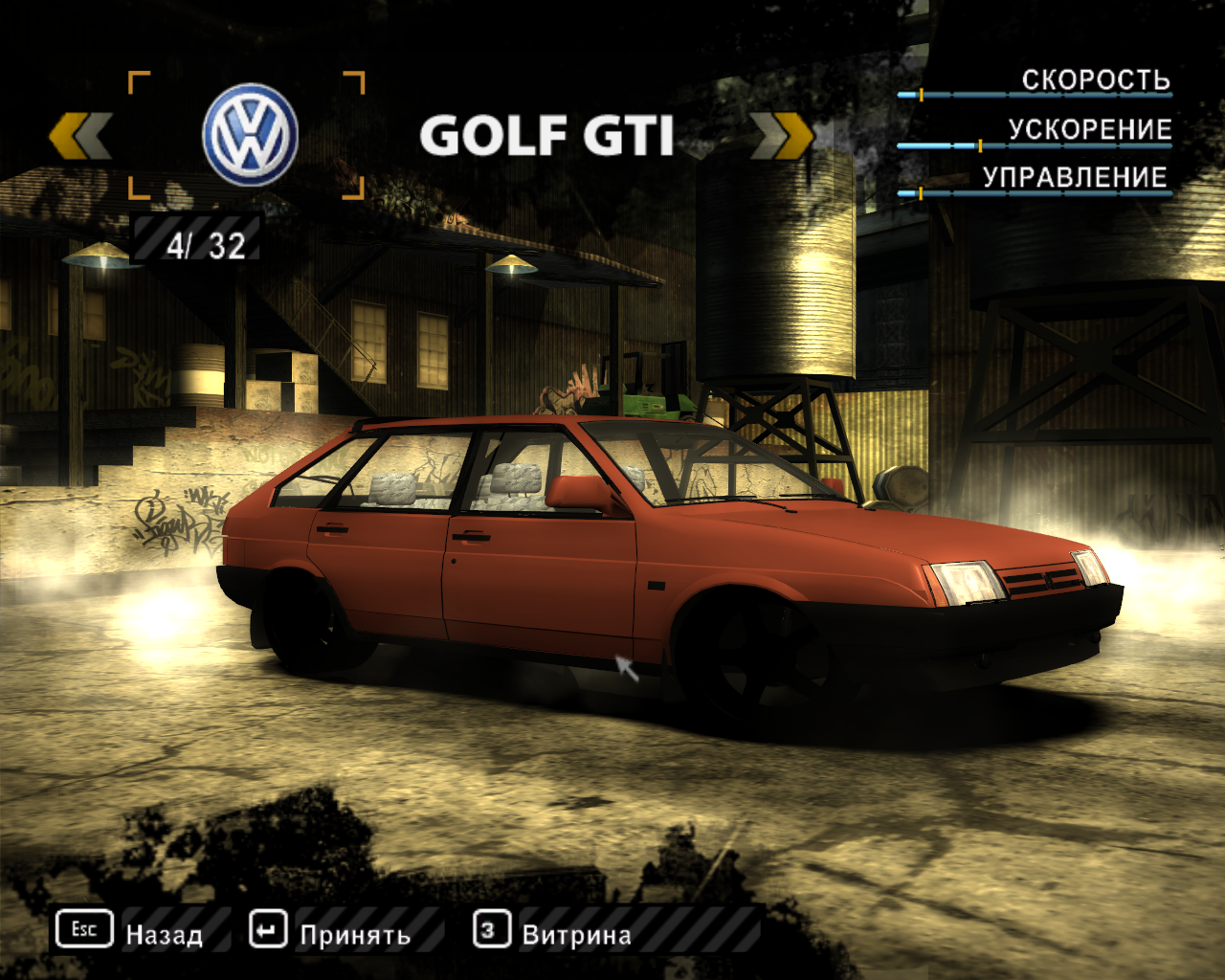Select the right double-arrow to view next car
Viewport: 1225px width, 980px height.
pos(782,136)
